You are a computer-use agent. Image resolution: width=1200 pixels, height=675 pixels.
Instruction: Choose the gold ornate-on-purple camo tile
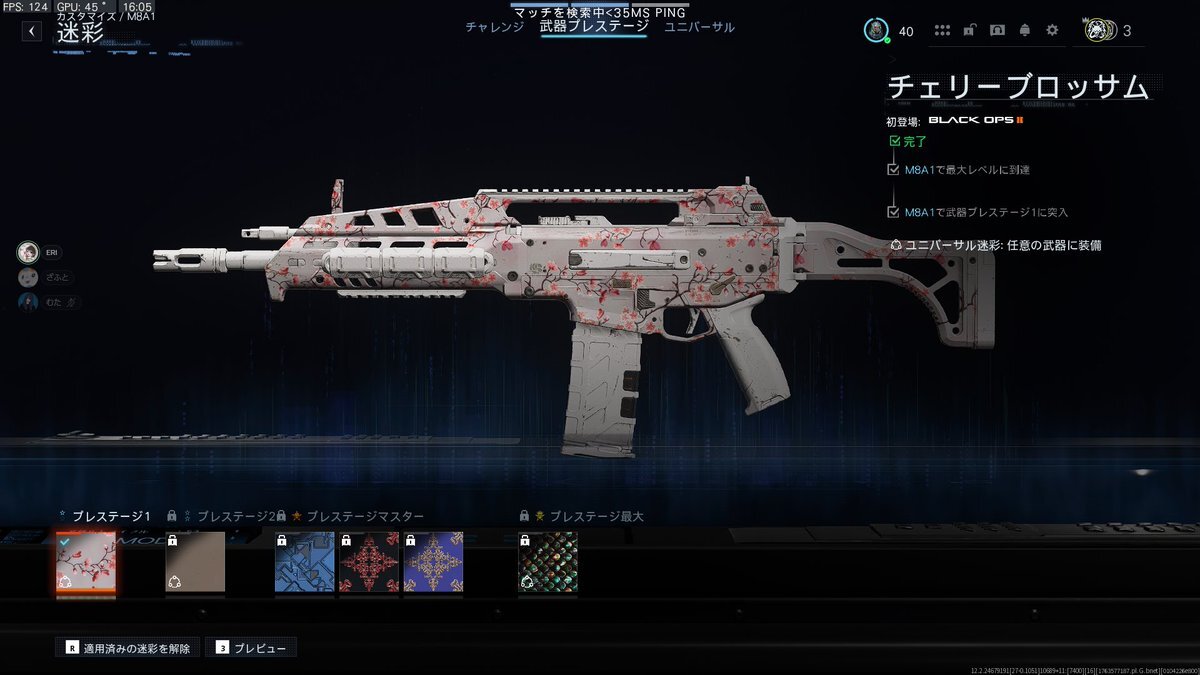coord(433,562)
